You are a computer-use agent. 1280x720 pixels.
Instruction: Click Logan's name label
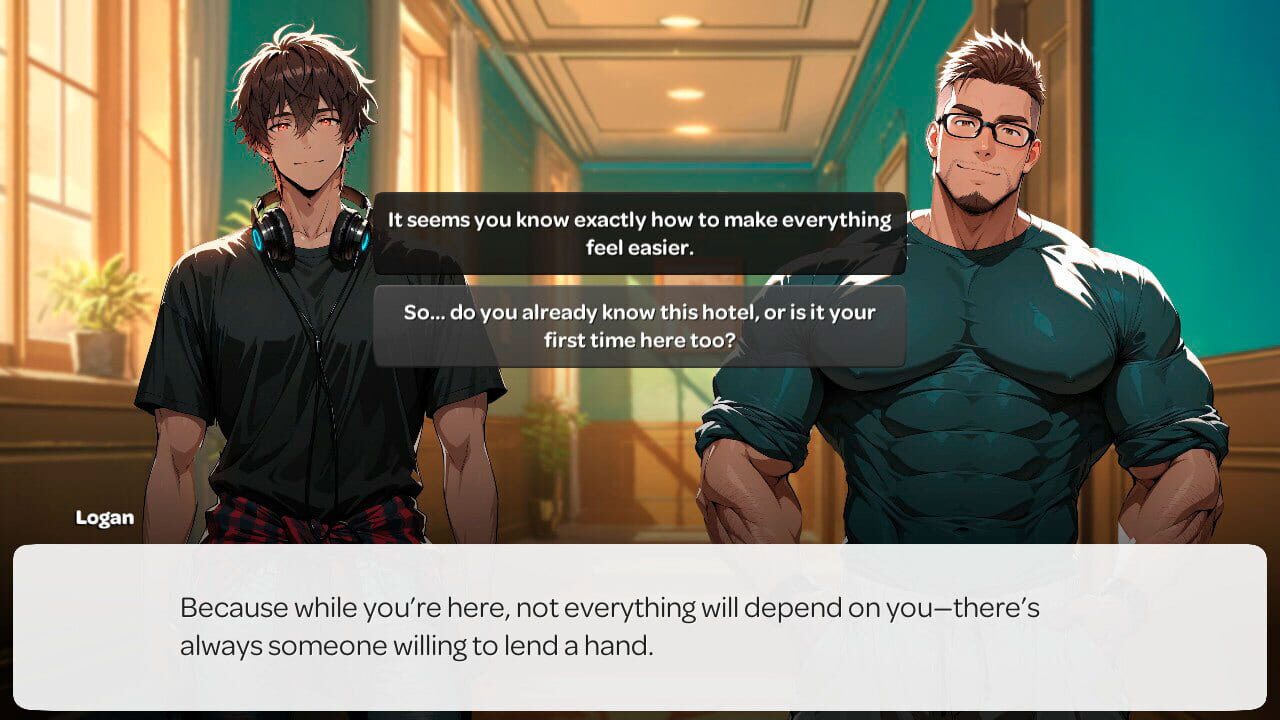click(105, 518)
